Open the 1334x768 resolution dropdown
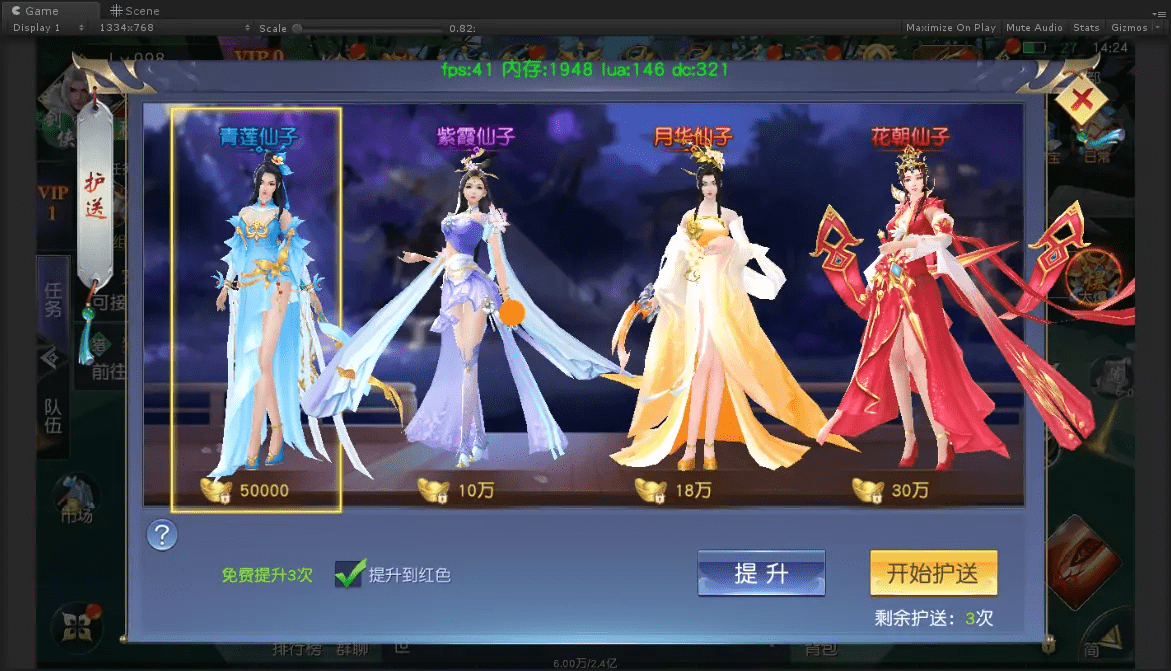The height and width of the screenshot is (671, 1171). (x=125, y=28)
